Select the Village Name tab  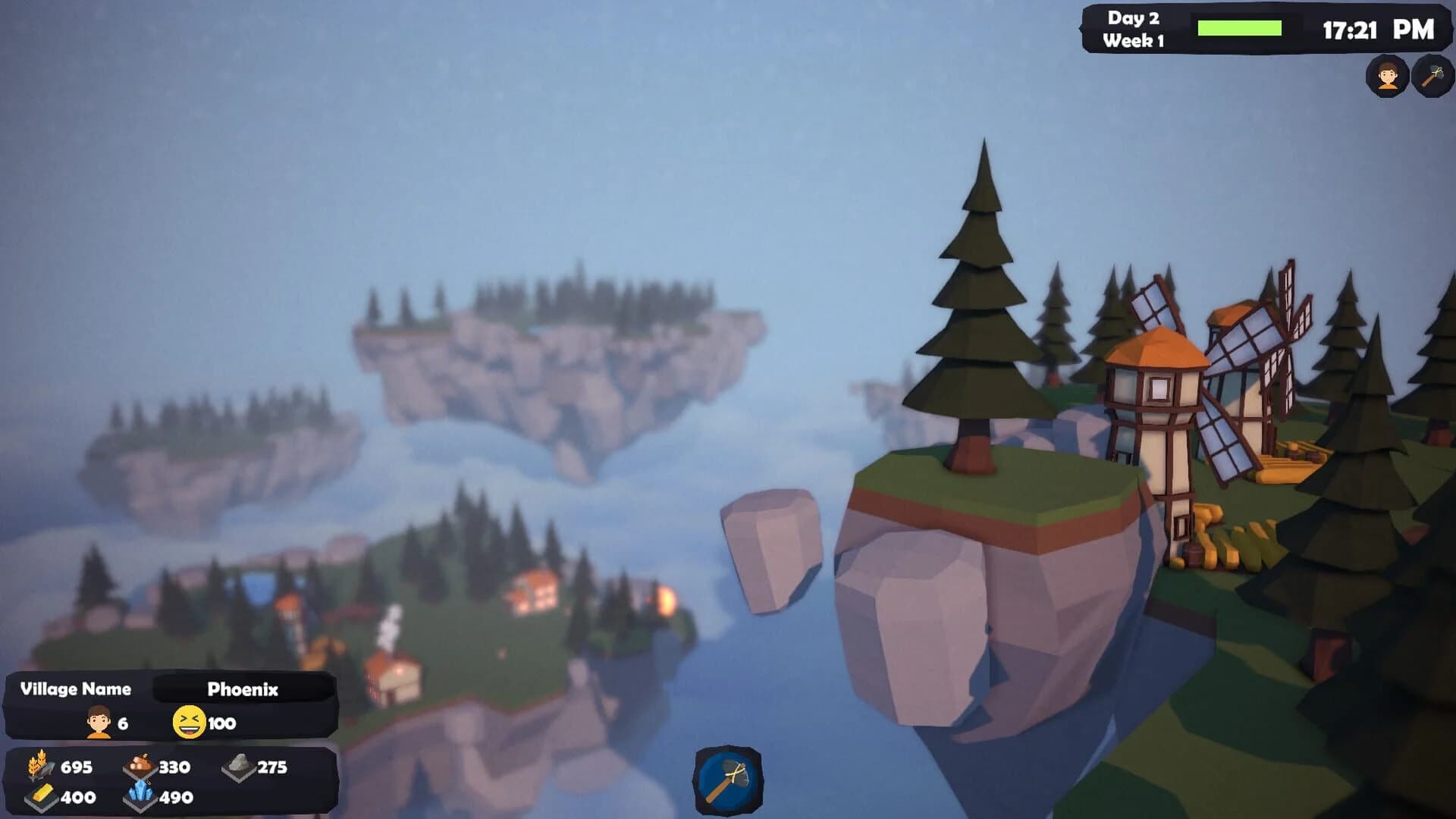76,690
